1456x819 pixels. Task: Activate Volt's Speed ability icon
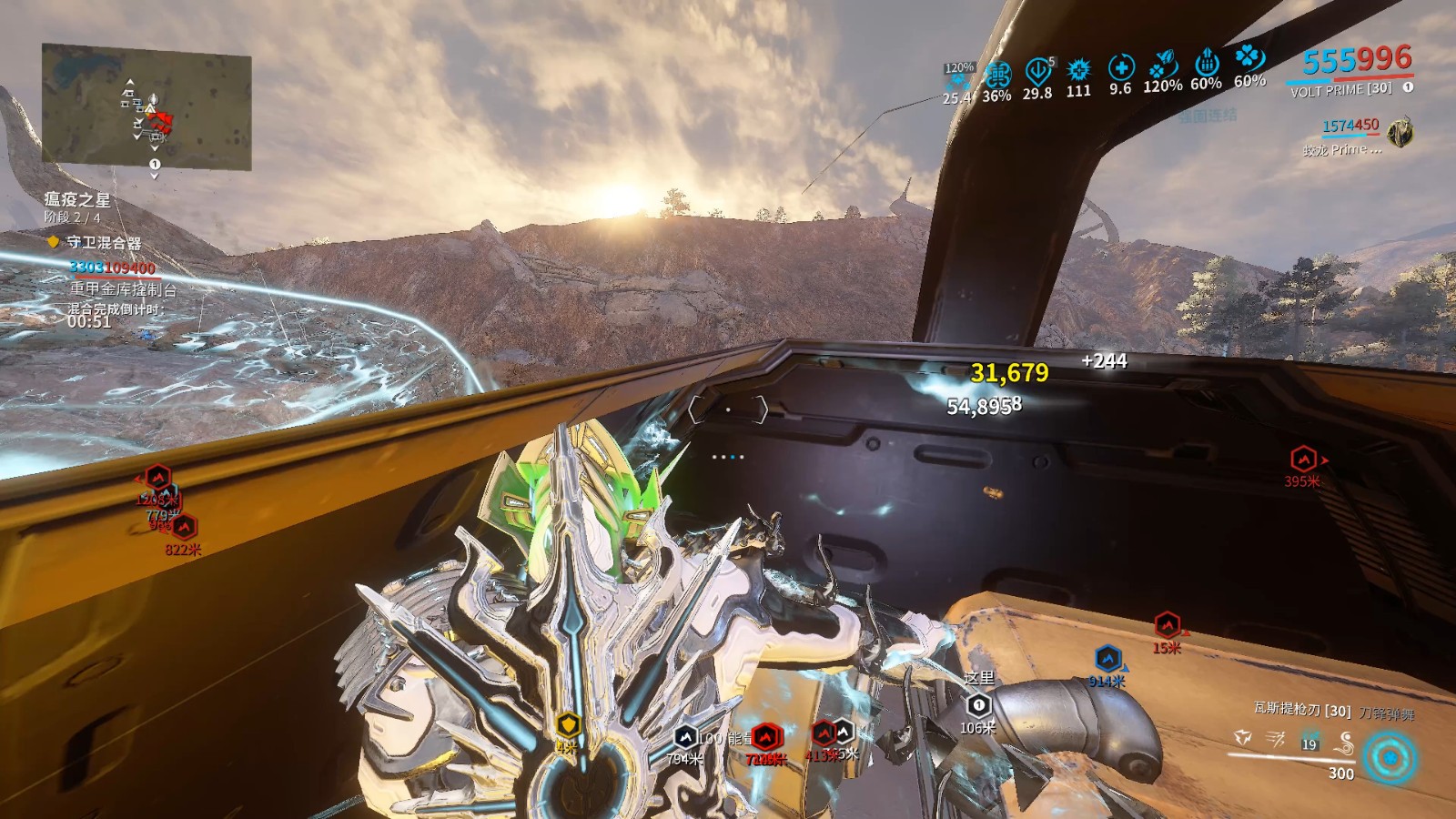tap(1276, 739)
